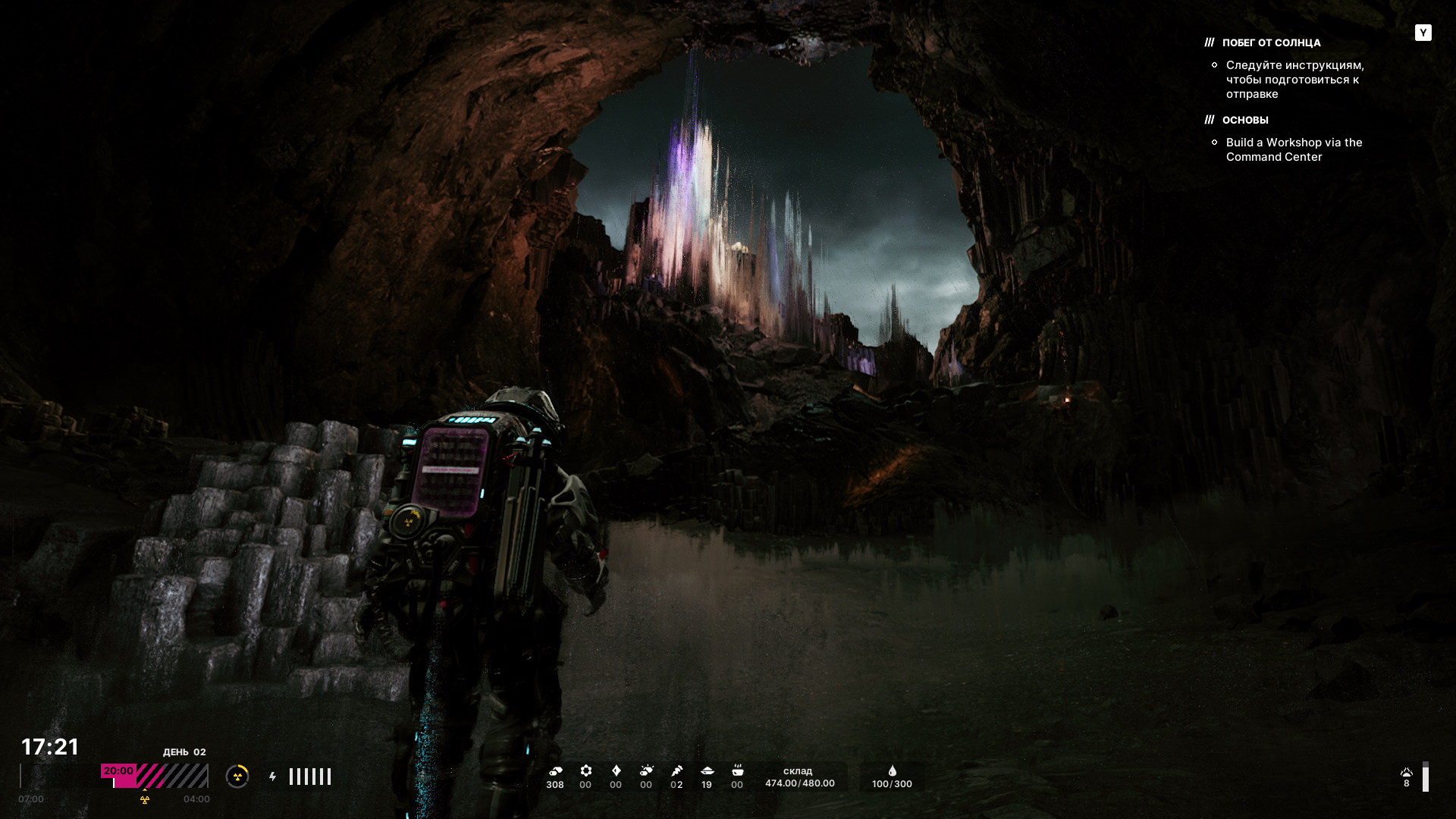
Task: Click the cooked meal bowl icon
Action: pos(737,771)
